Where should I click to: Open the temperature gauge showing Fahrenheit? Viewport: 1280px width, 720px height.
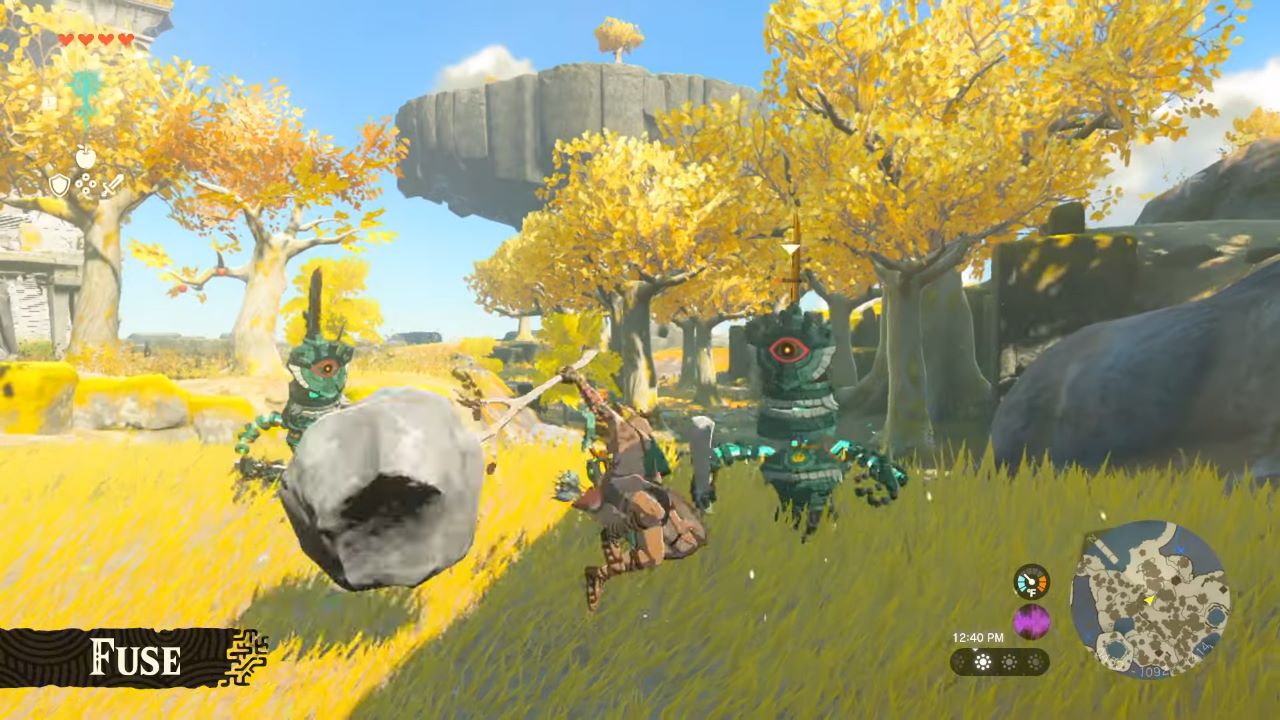1031,582
